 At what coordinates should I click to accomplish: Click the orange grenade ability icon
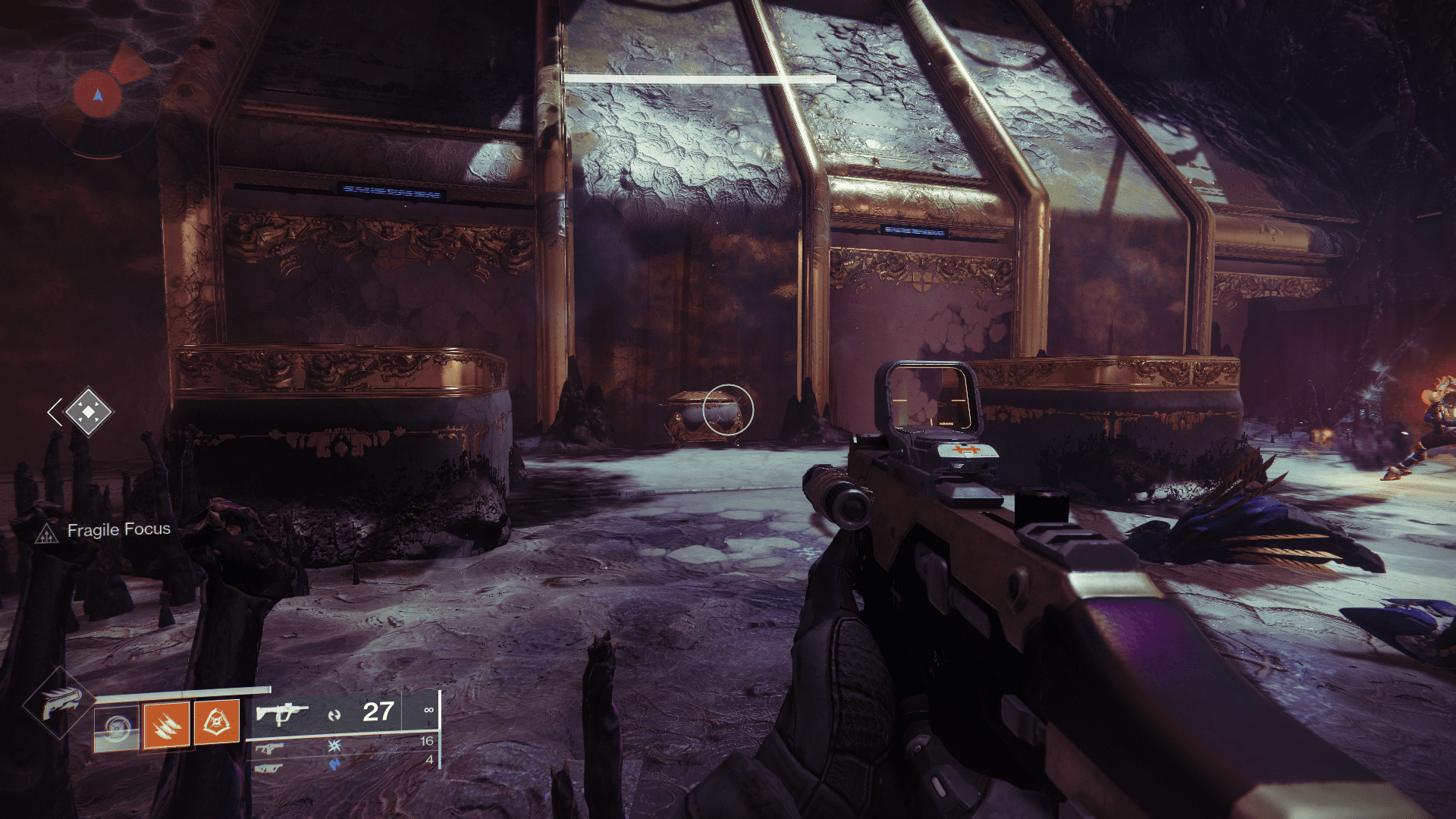tap(217, 720)
